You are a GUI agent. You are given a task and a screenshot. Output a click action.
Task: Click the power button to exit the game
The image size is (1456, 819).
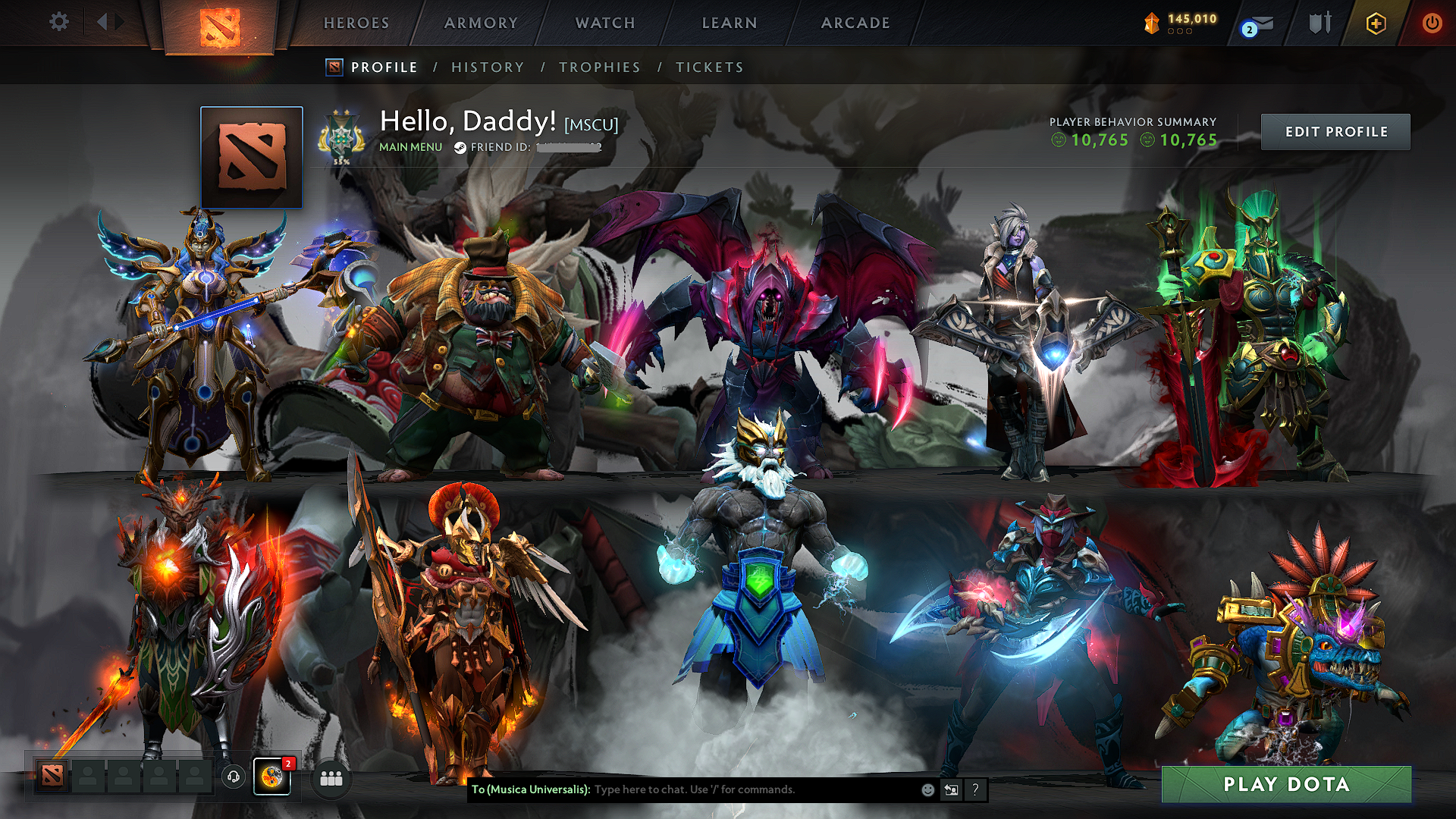tap(1432, 23)
